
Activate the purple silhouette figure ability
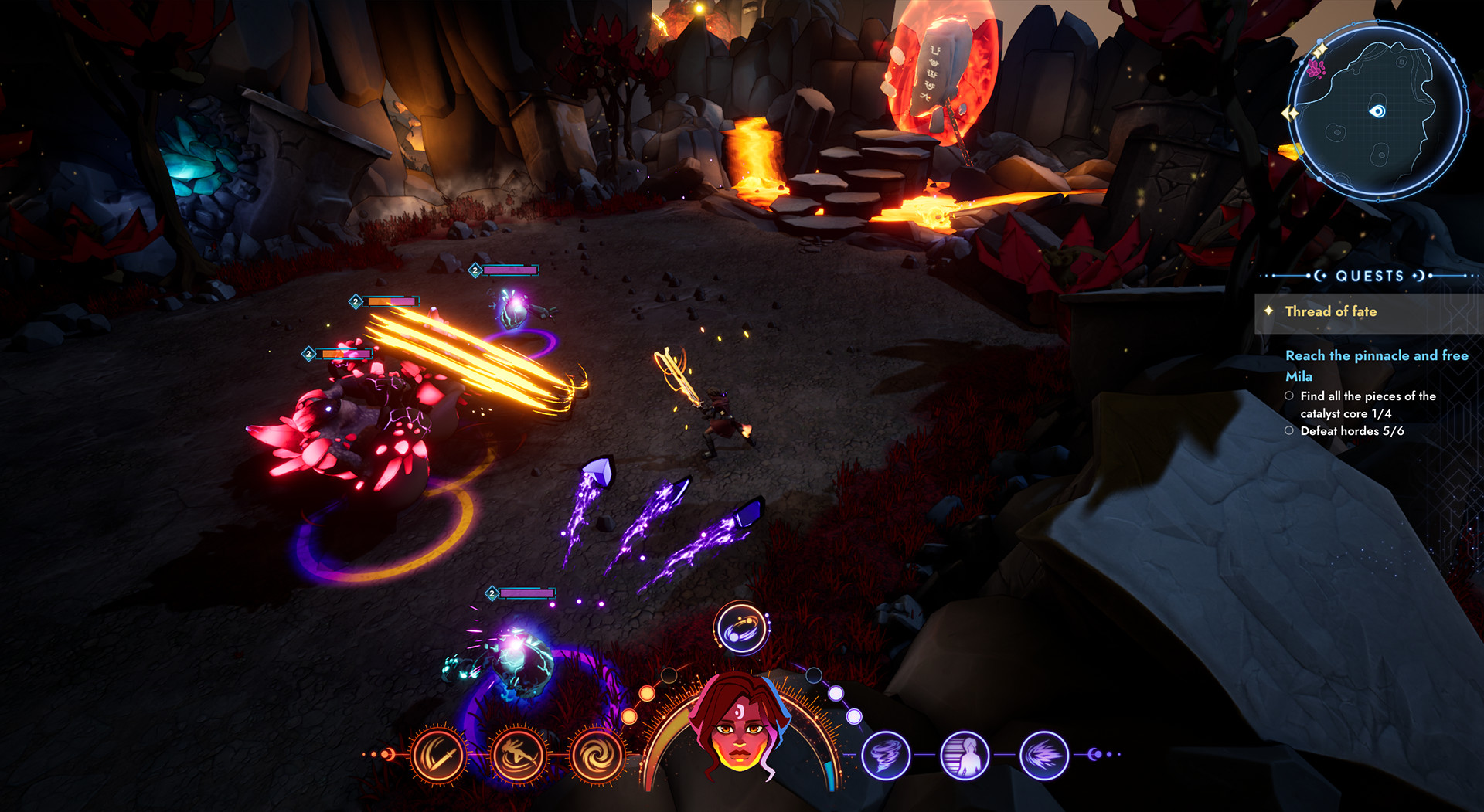(x=965, y=755)
